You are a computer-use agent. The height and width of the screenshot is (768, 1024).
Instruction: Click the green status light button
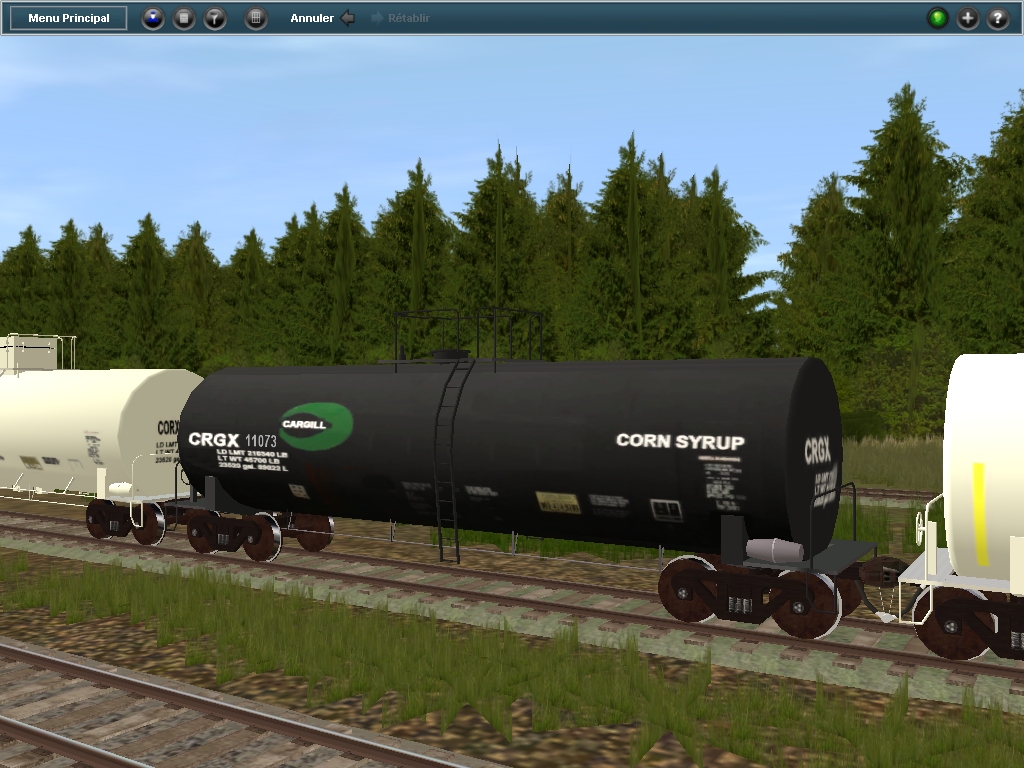(x=937, y=18)
